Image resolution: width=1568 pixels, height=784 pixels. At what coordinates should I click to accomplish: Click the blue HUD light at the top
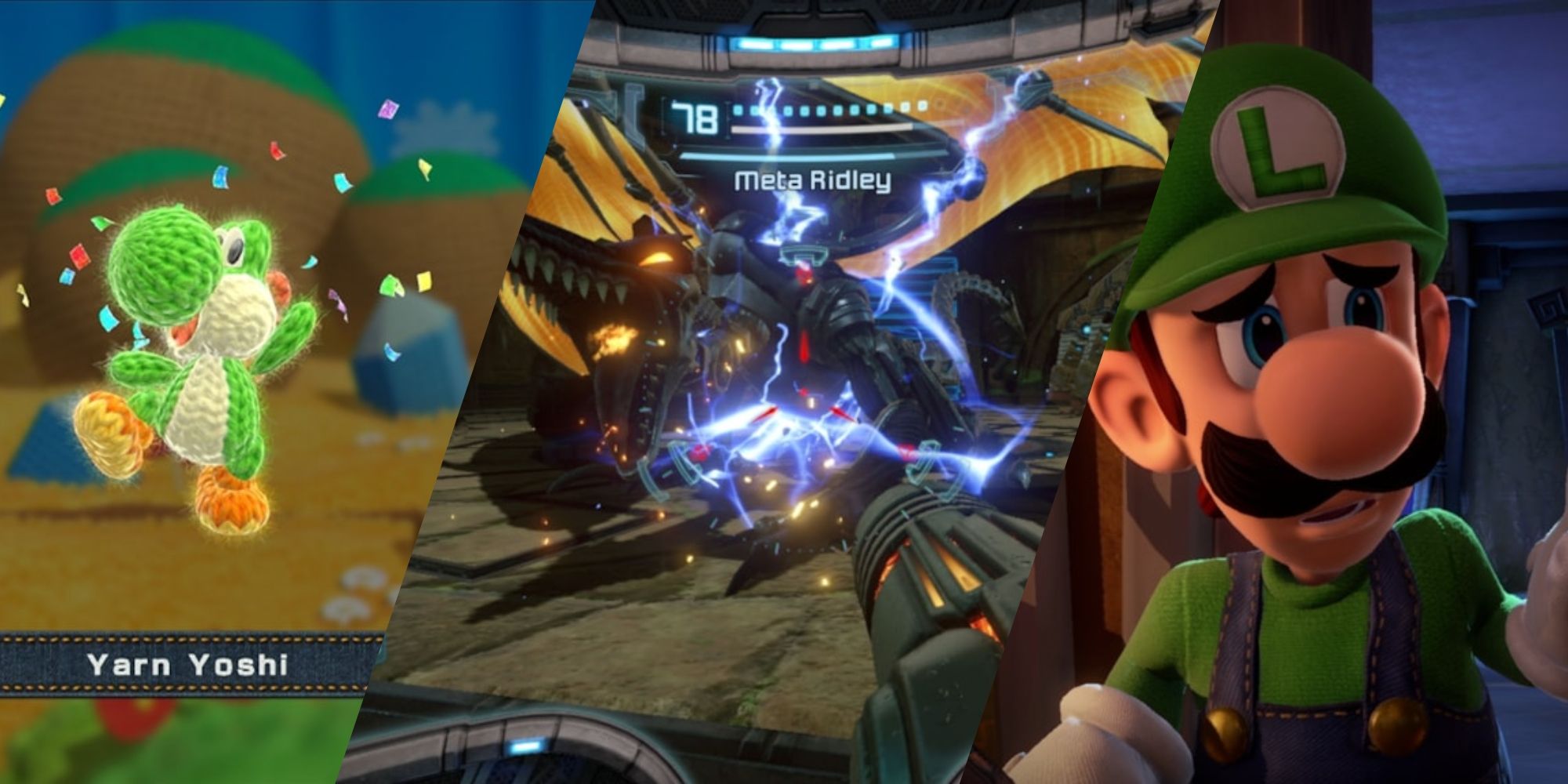(x=815, y=43)
